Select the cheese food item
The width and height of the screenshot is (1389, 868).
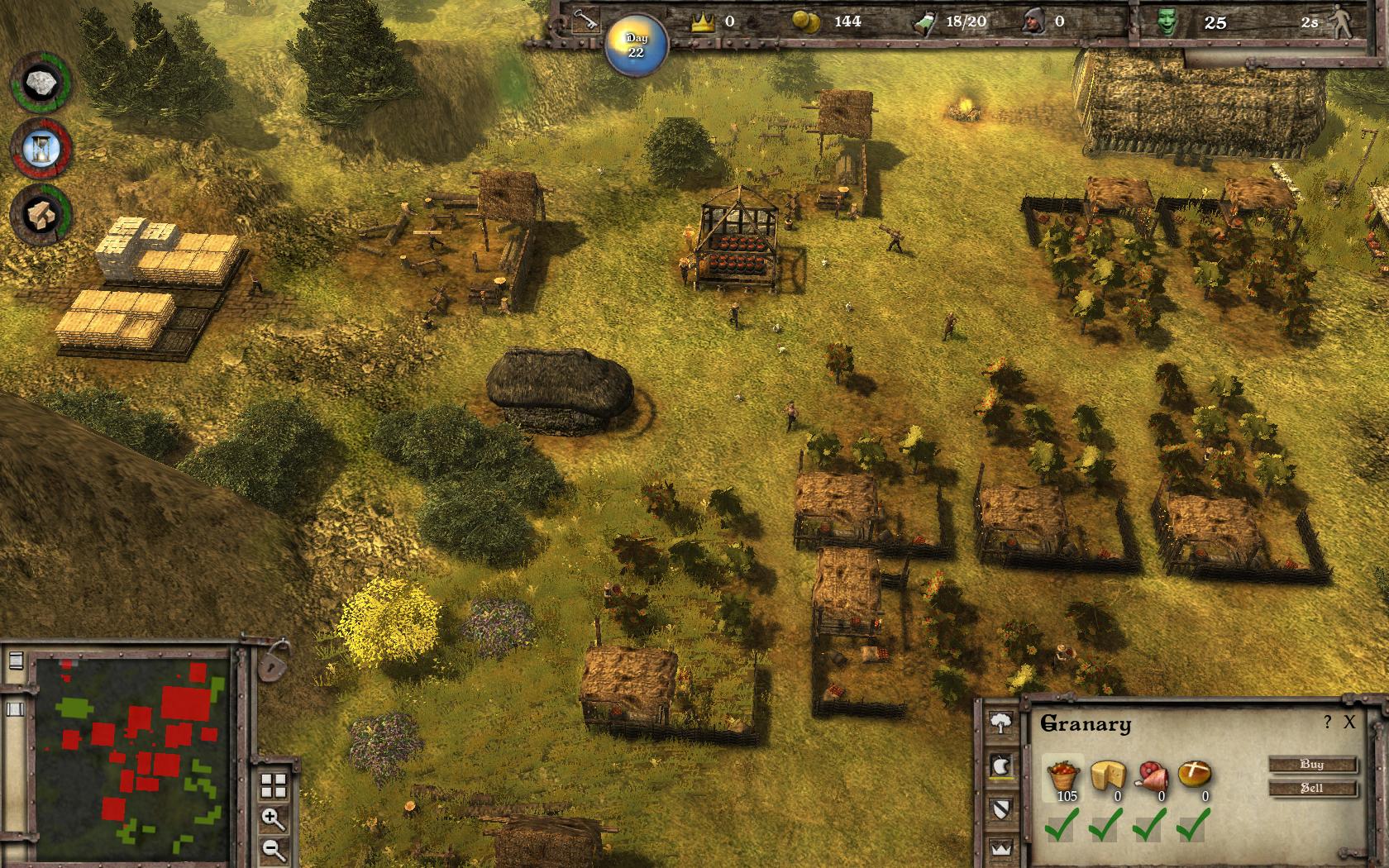click(1108, 777)
